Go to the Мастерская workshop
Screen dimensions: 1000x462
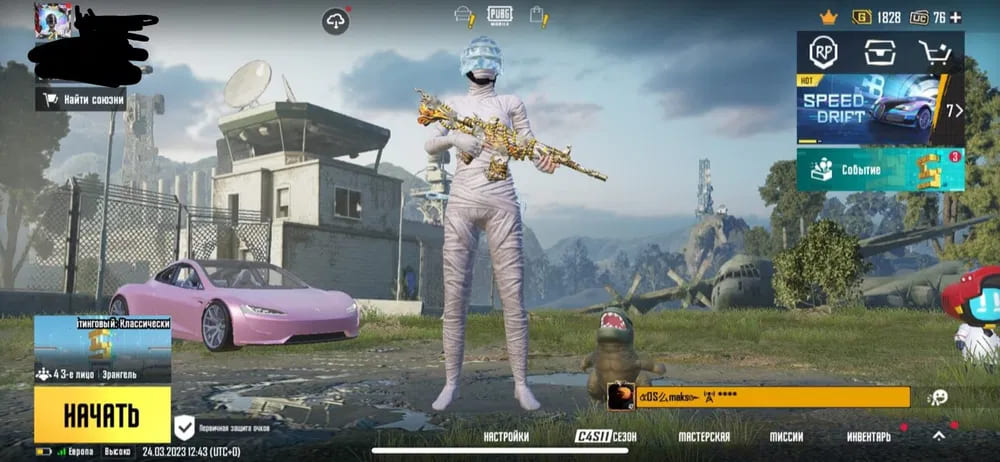tap(704, 437)
